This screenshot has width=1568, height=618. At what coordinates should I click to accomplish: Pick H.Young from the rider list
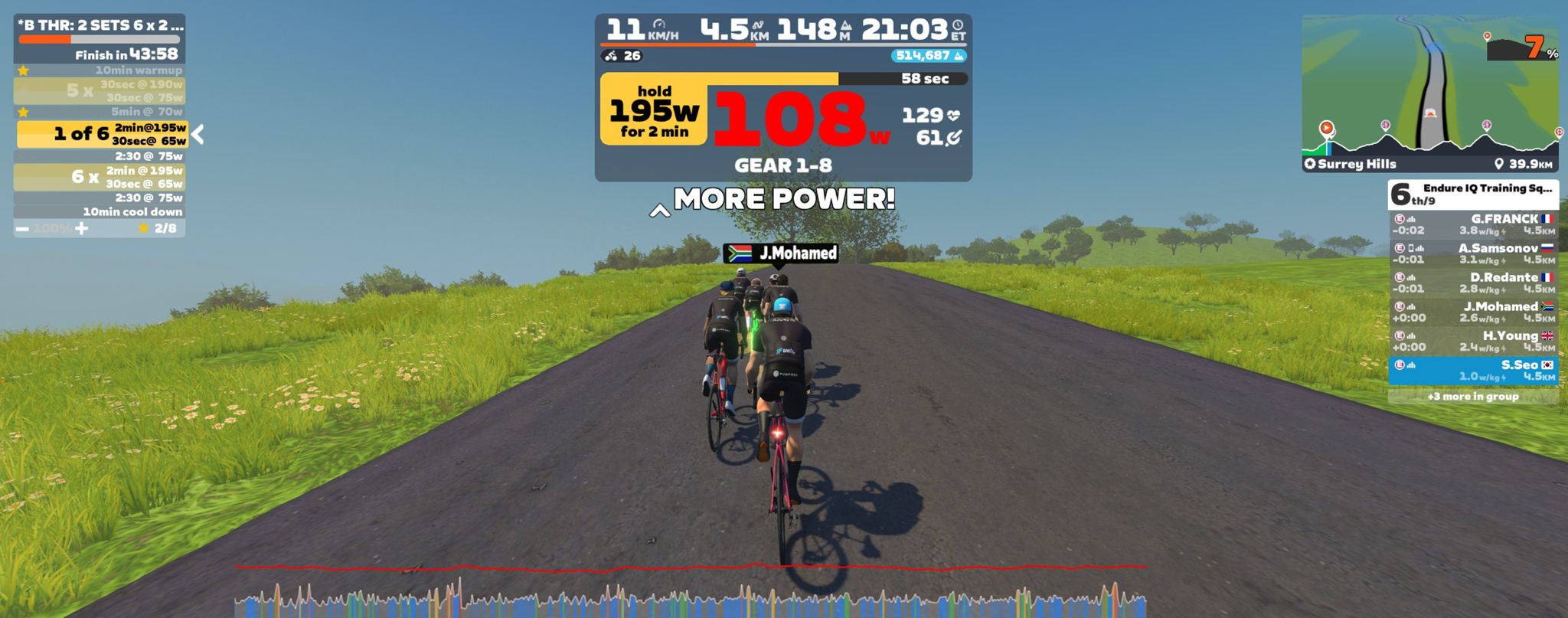pos(1473,341)
